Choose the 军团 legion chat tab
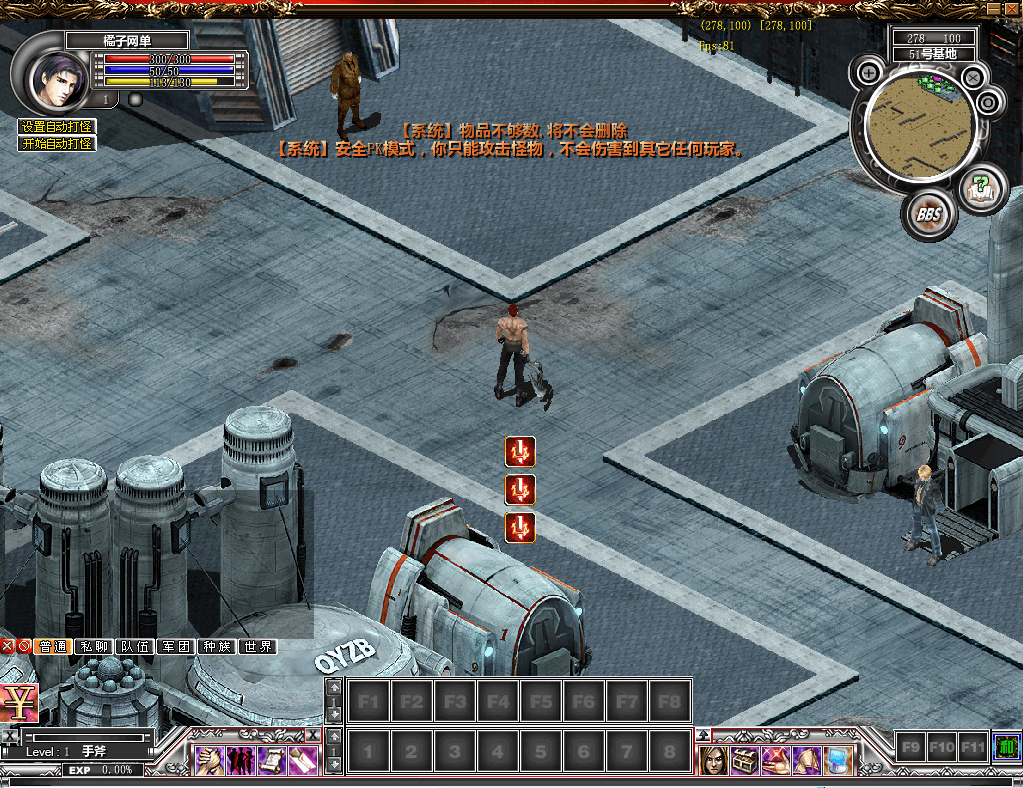The height and width of the screenshot is (788, 1023). [x=176, y=647]
